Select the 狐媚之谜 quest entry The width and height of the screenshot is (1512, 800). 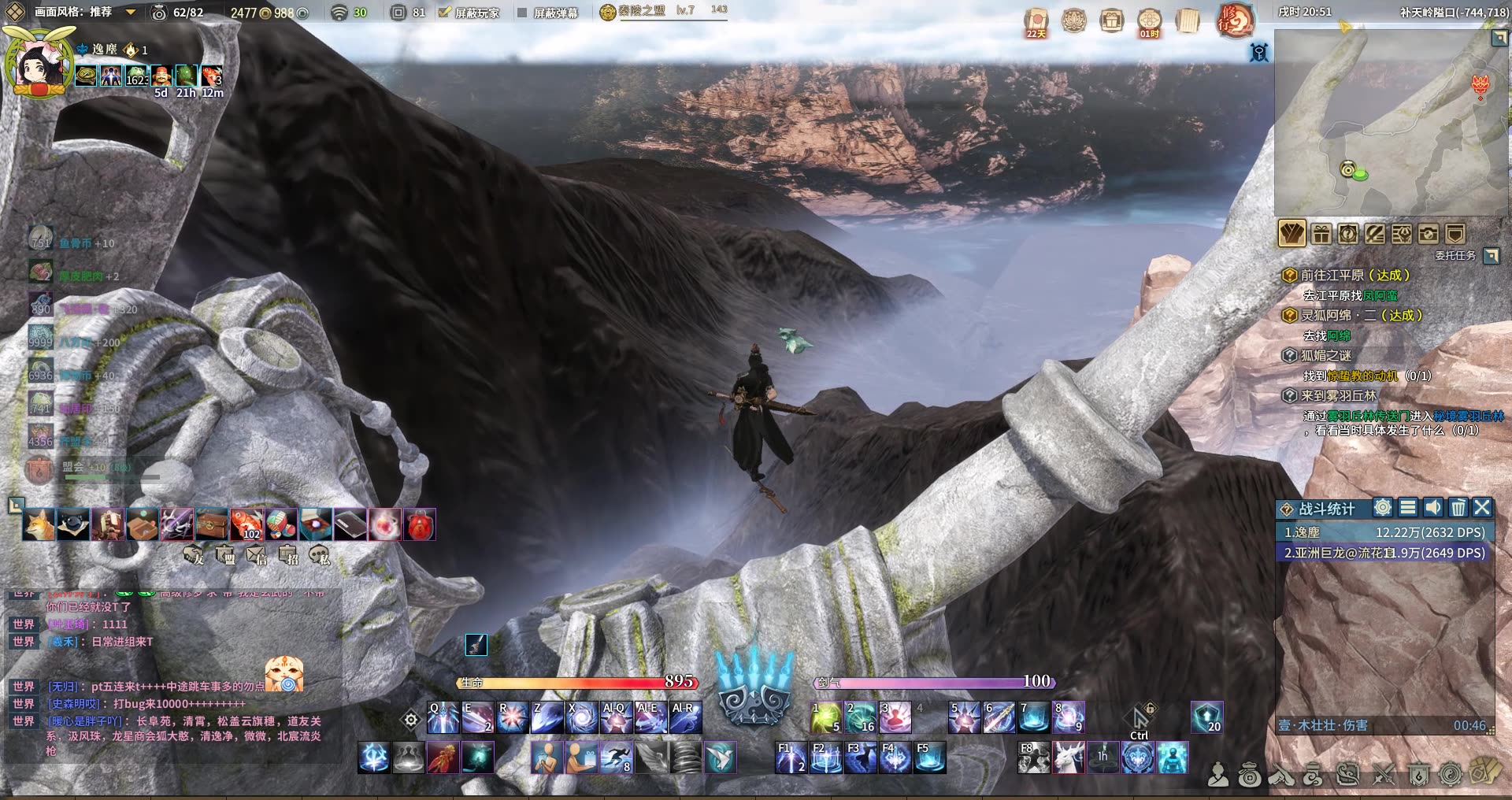[1325, 356]
